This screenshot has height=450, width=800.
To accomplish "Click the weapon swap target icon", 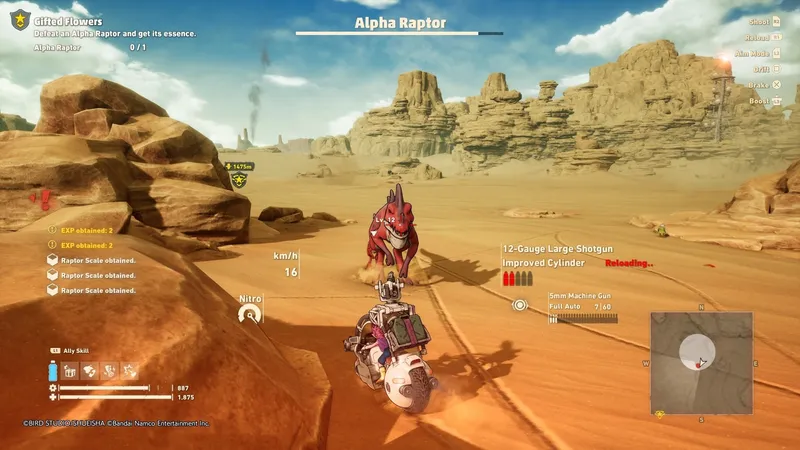I will pyautogui.click(x=520, y=305).
